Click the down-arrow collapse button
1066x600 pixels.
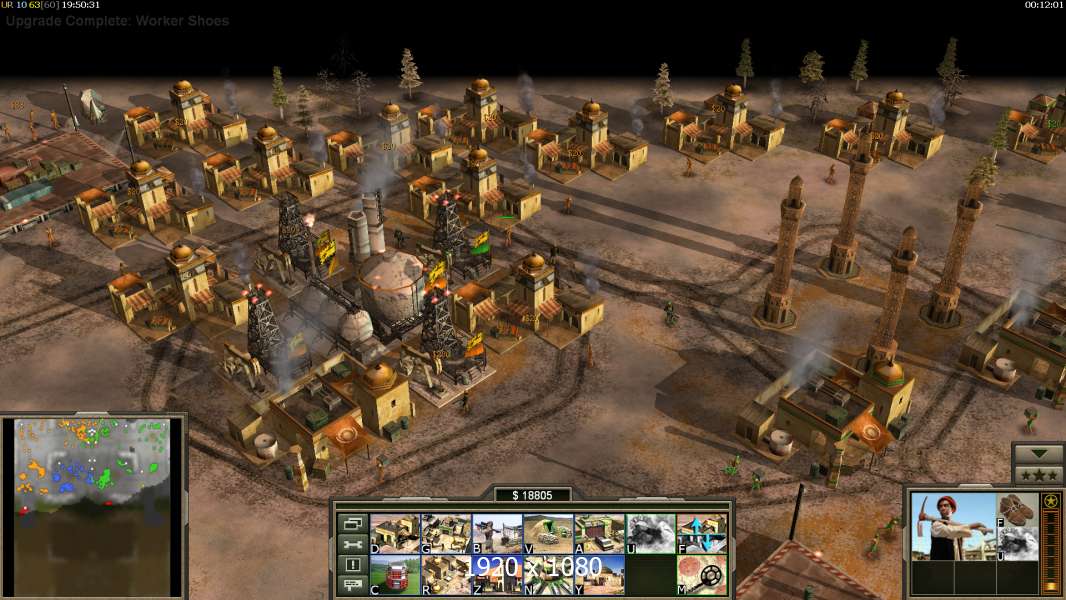click(x=1038, y=454)
